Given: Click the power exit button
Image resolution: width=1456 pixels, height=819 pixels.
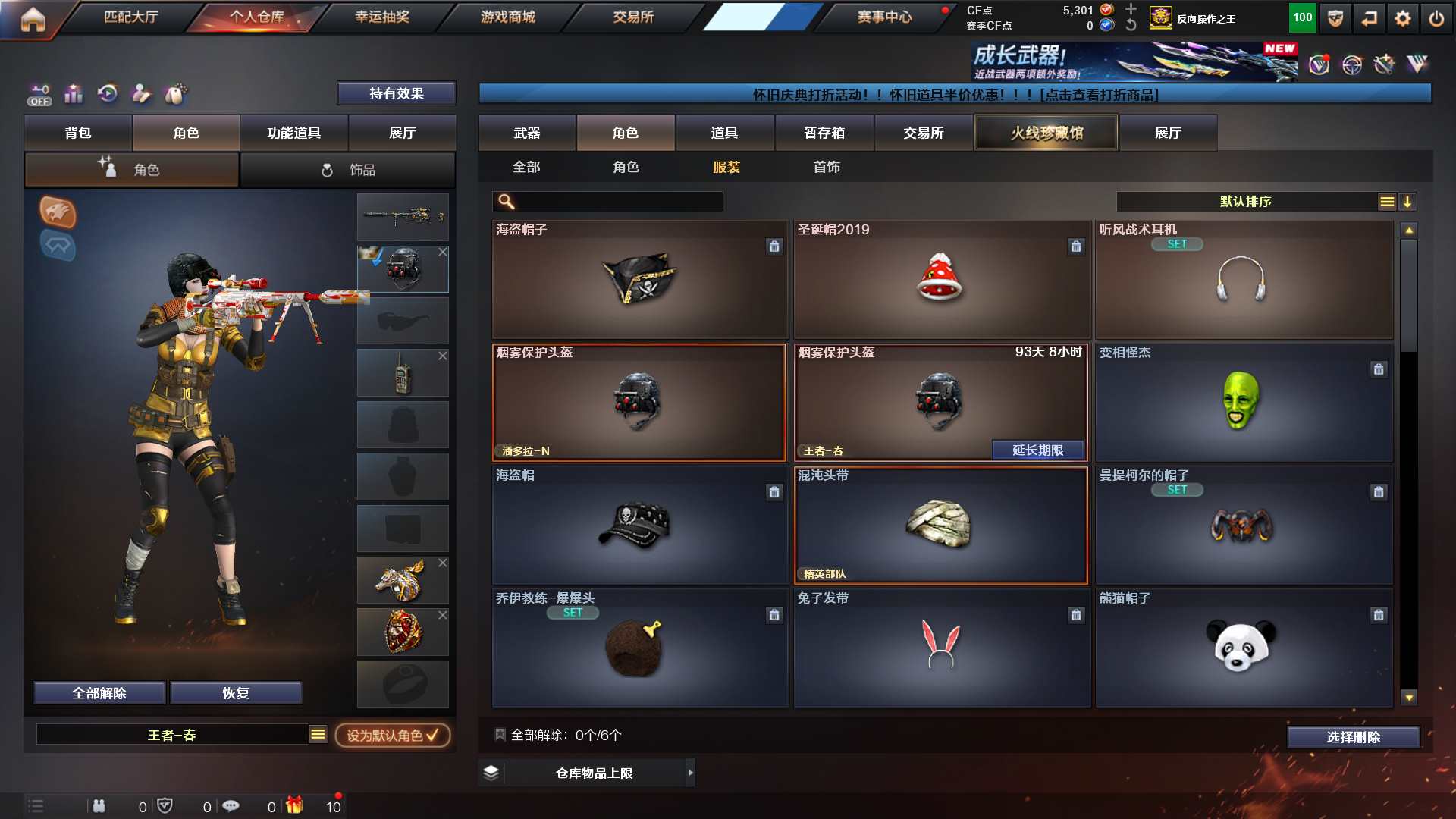Looking at the screenshot, I should tap(1436, 18).
